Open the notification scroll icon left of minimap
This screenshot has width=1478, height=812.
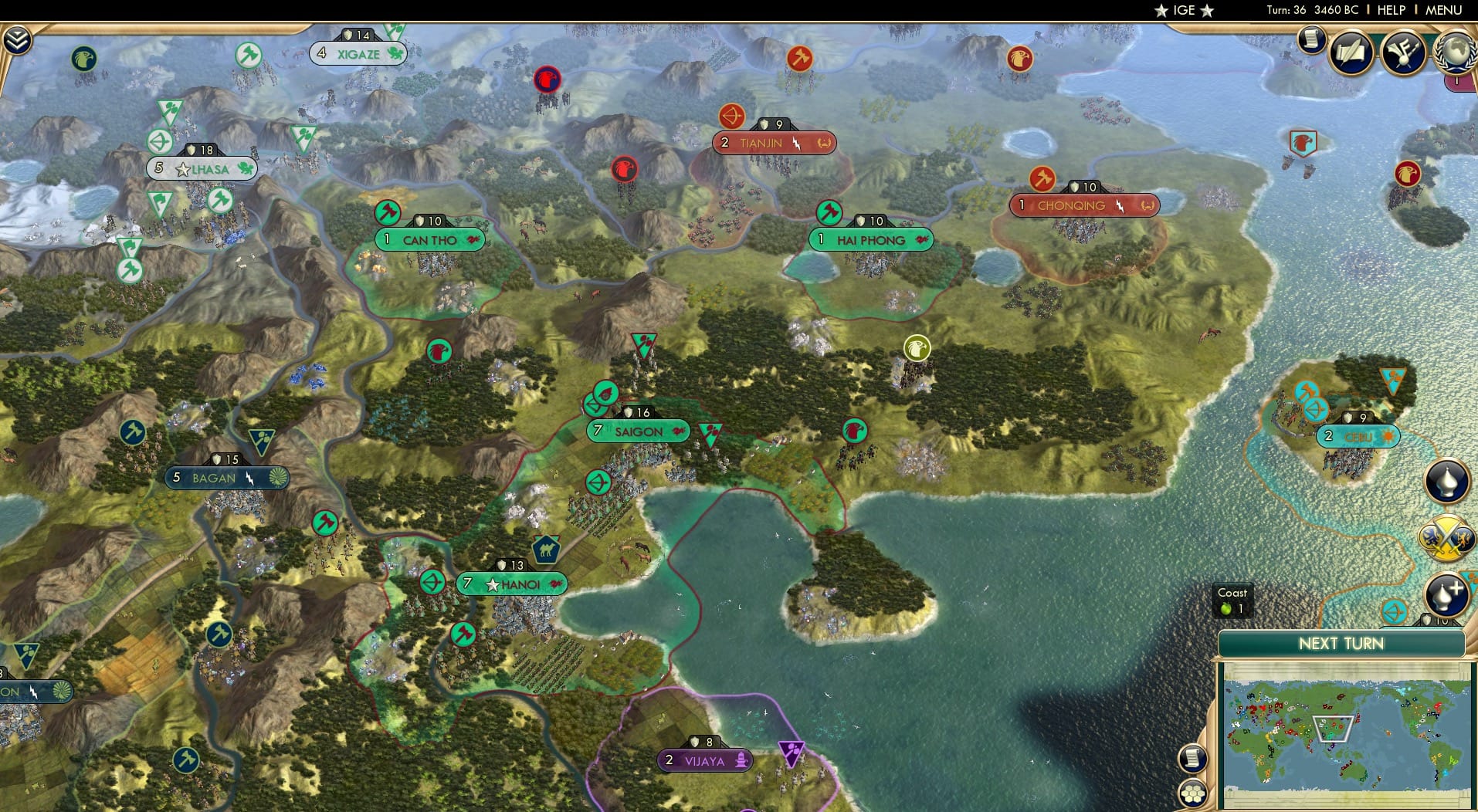1192,759
